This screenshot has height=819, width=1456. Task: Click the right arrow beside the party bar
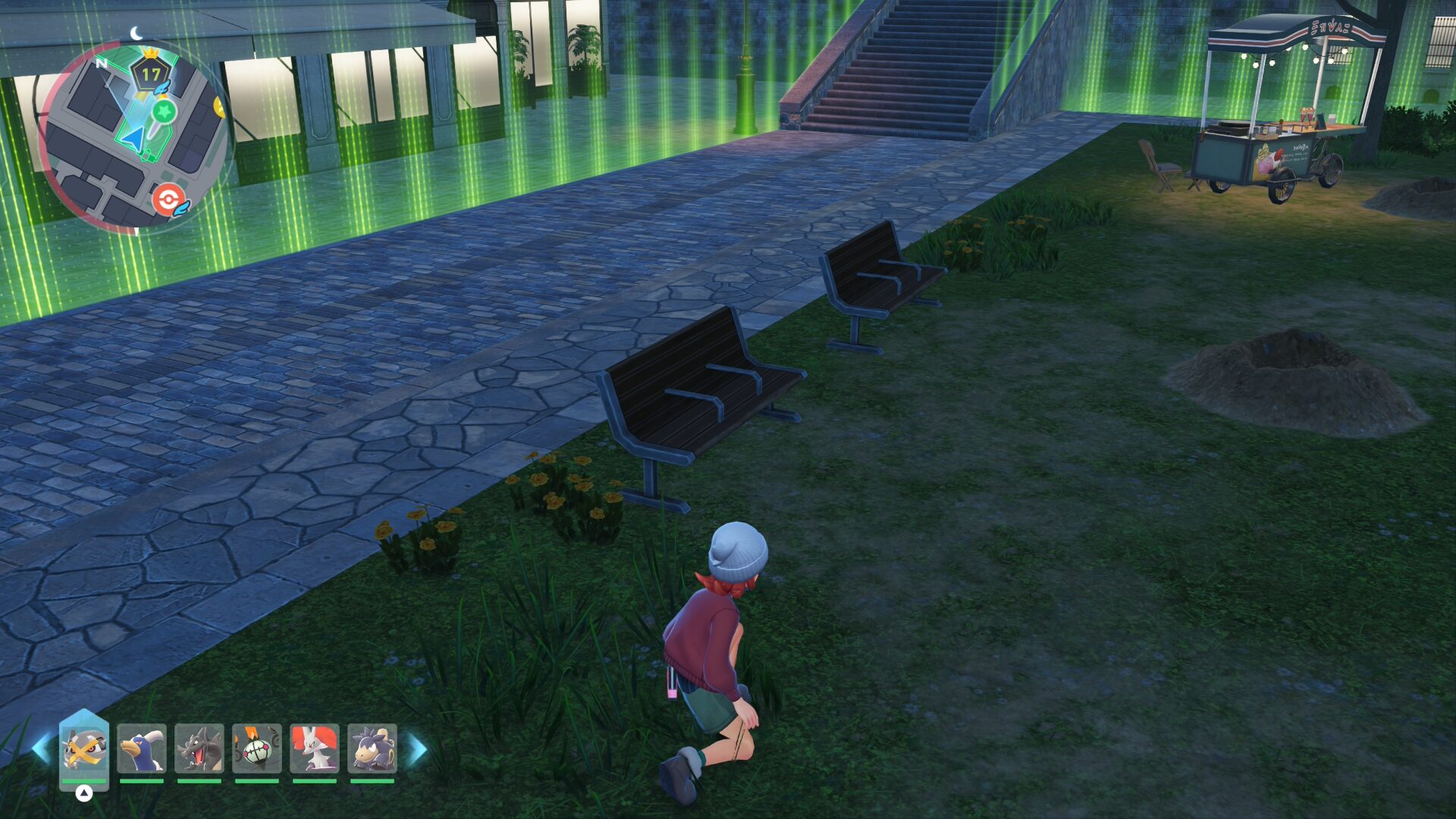click(x=418, y=749)
